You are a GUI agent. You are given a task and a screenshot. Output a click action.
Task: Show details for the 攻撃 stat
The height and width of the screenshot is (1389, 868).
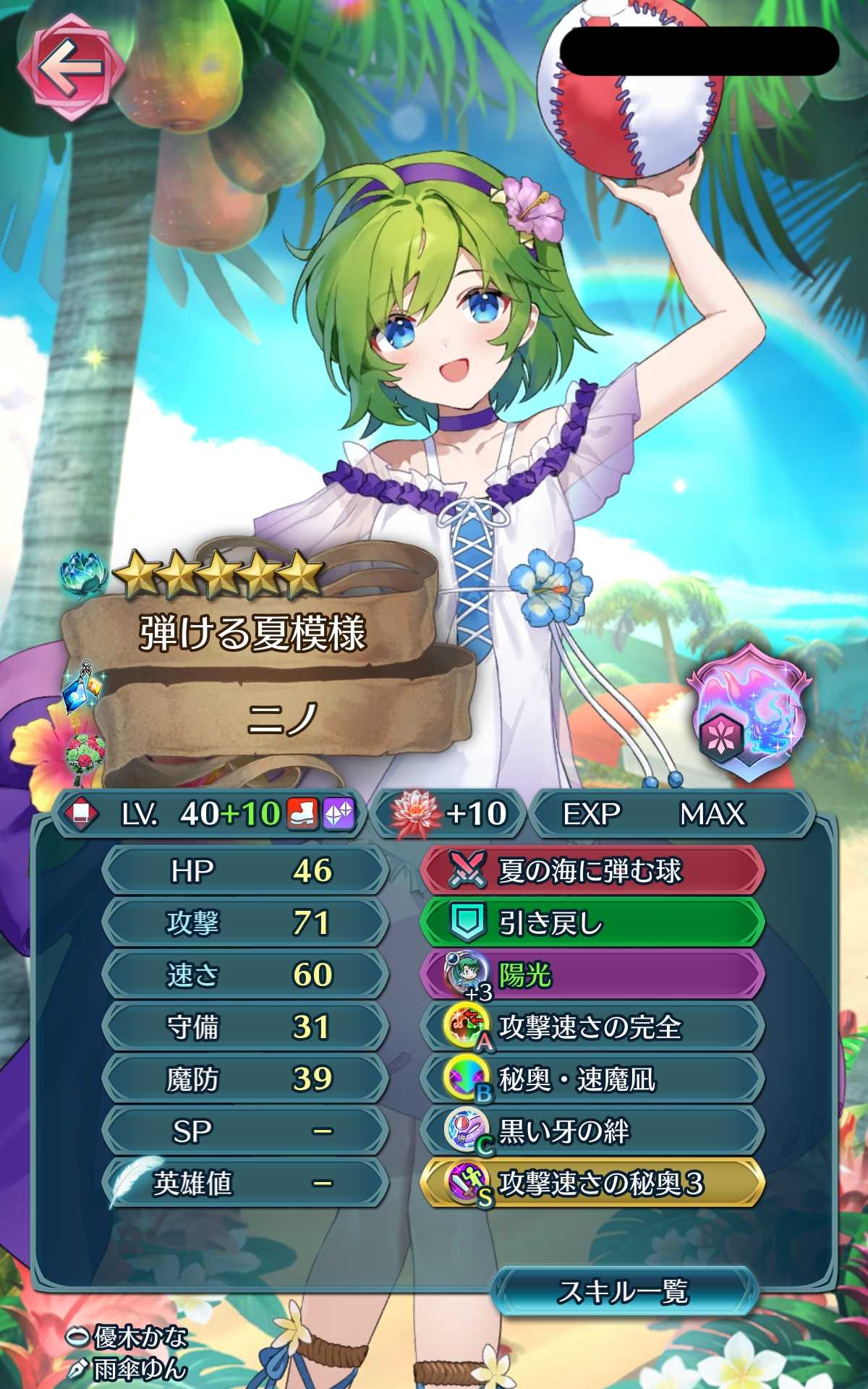pos(244,923)
